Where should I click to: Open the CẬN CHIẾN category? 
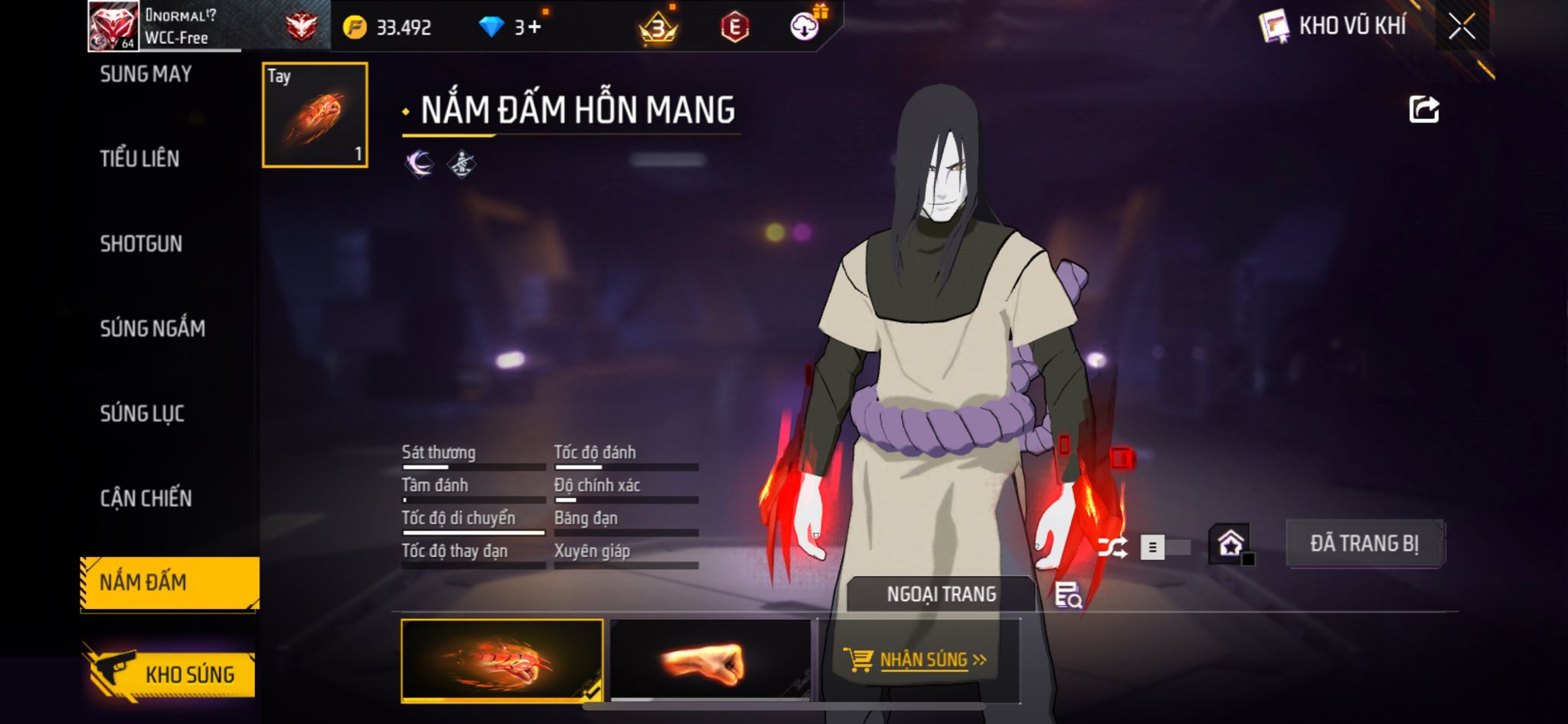(x=145, y=499)
